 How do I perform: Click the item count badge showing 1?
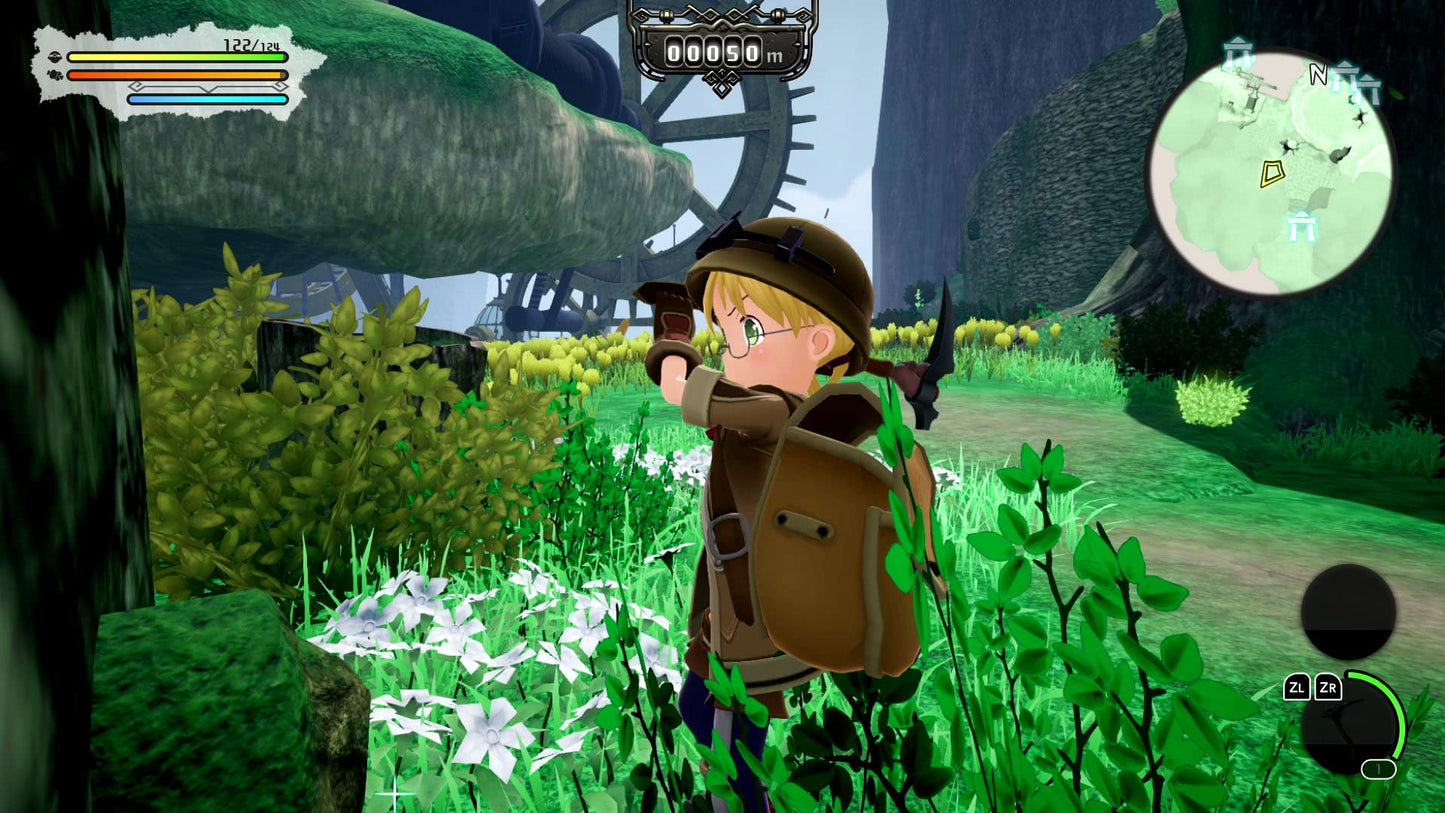1378,767
